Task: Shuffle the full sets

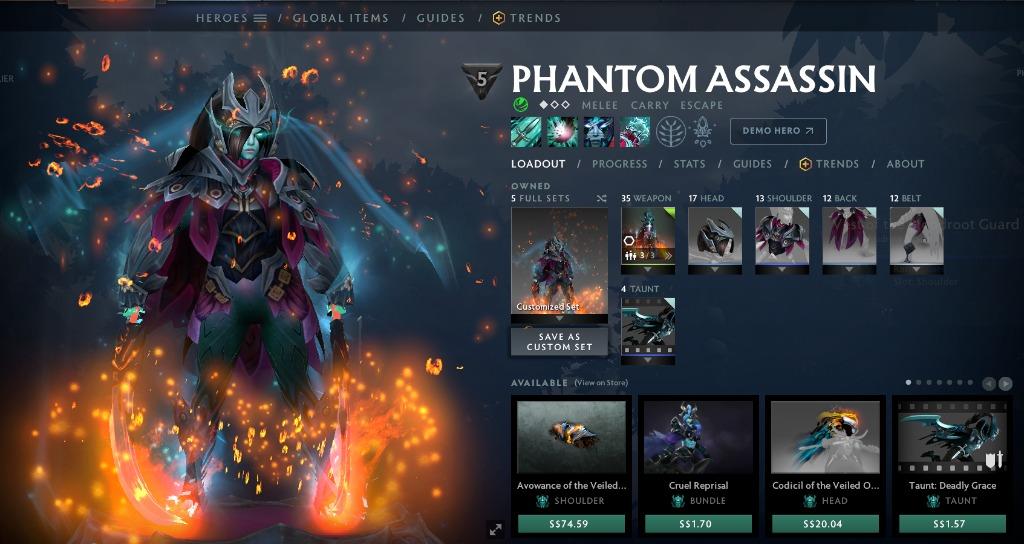Action: pyautogui.click(x=601, y=199)
